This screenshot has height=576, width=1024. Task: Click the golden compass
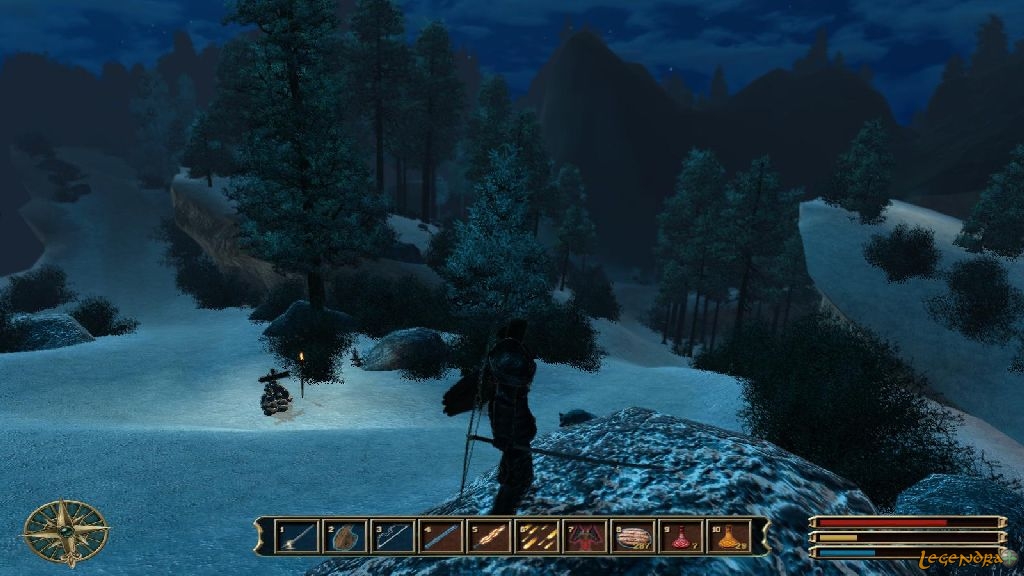66,532
